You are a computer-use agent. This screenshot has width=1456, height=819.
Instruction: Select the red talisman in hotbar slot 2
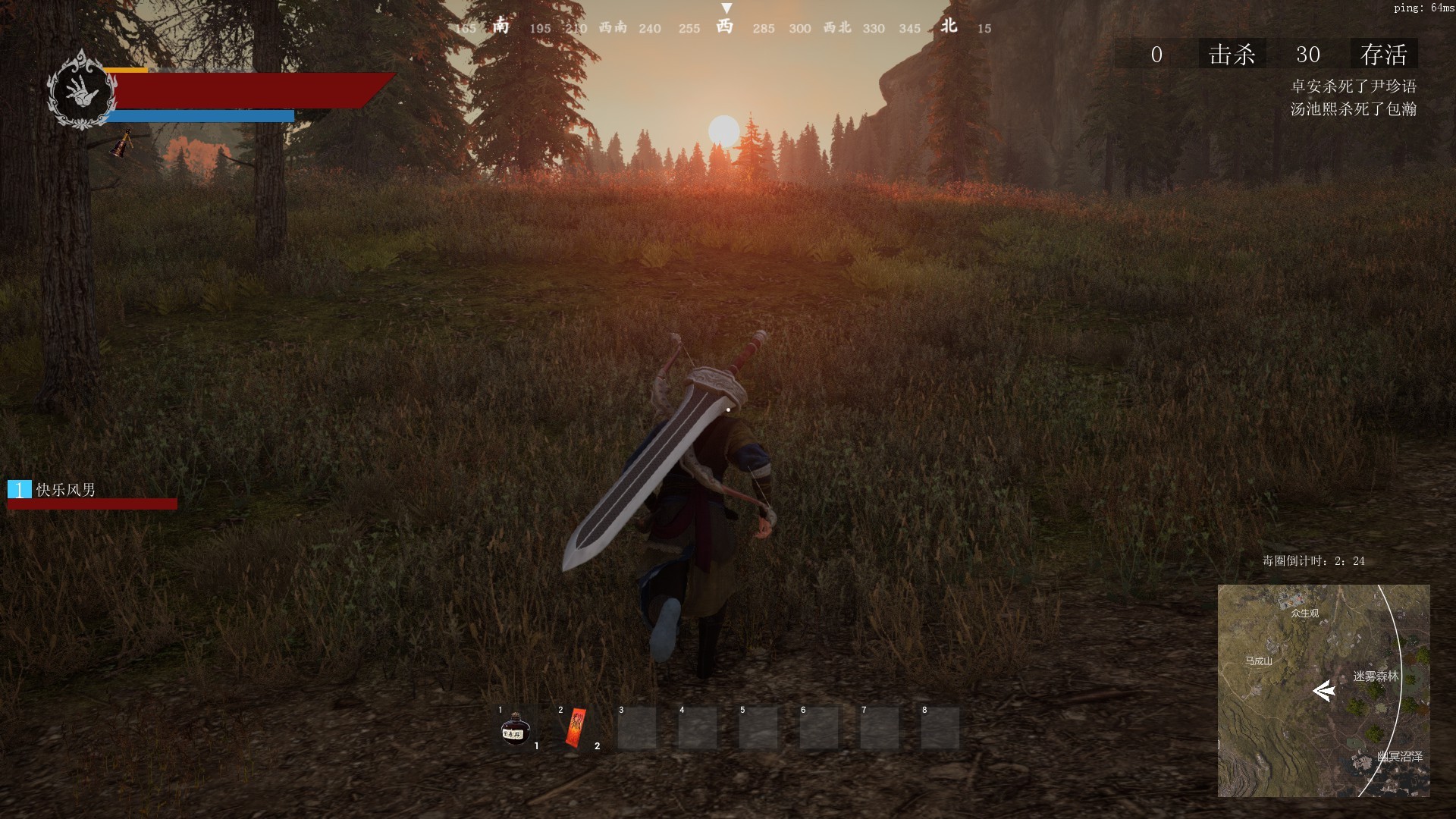click(576, 728)
